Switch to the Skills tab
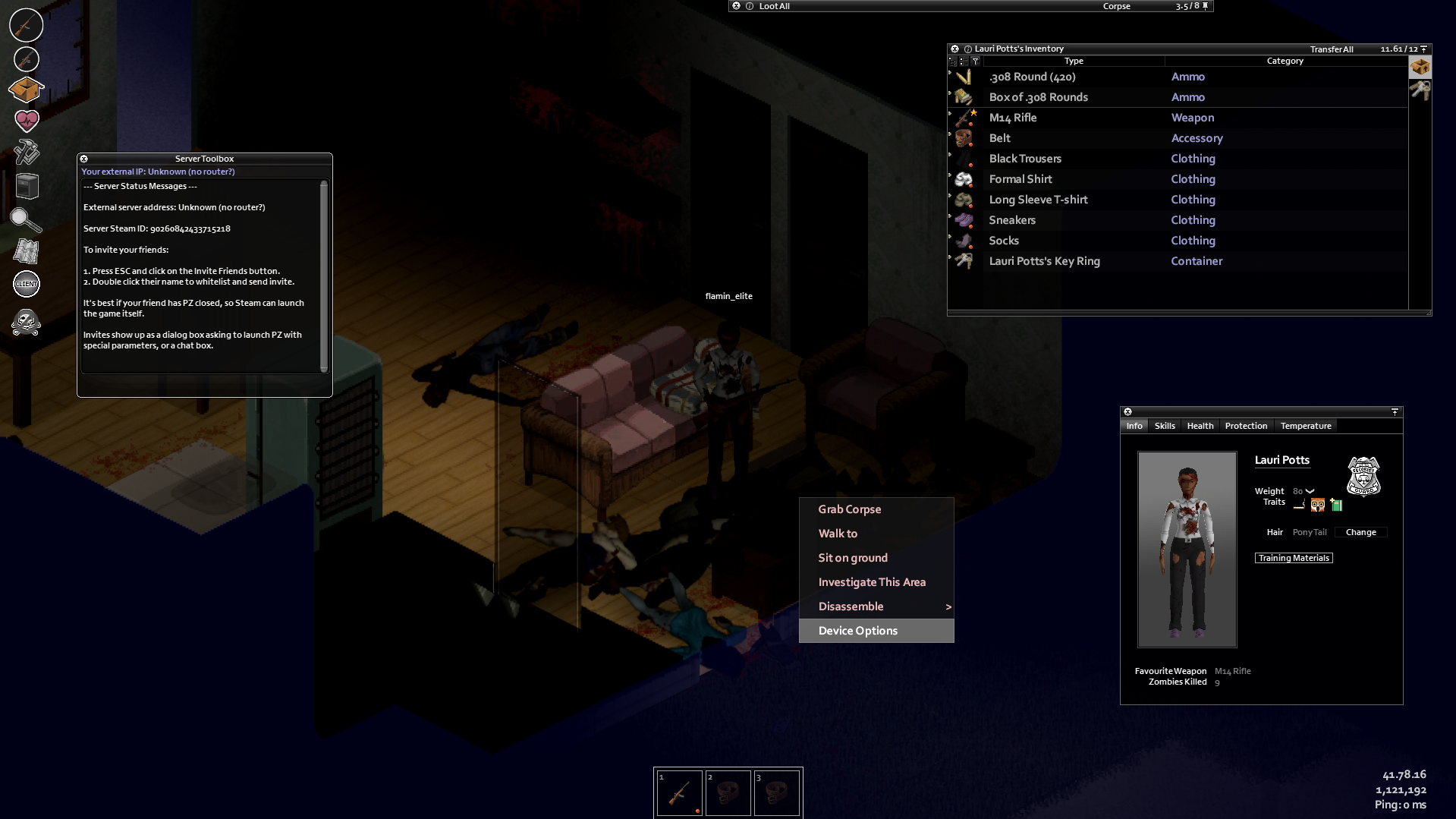 (x=1165, y=426)
